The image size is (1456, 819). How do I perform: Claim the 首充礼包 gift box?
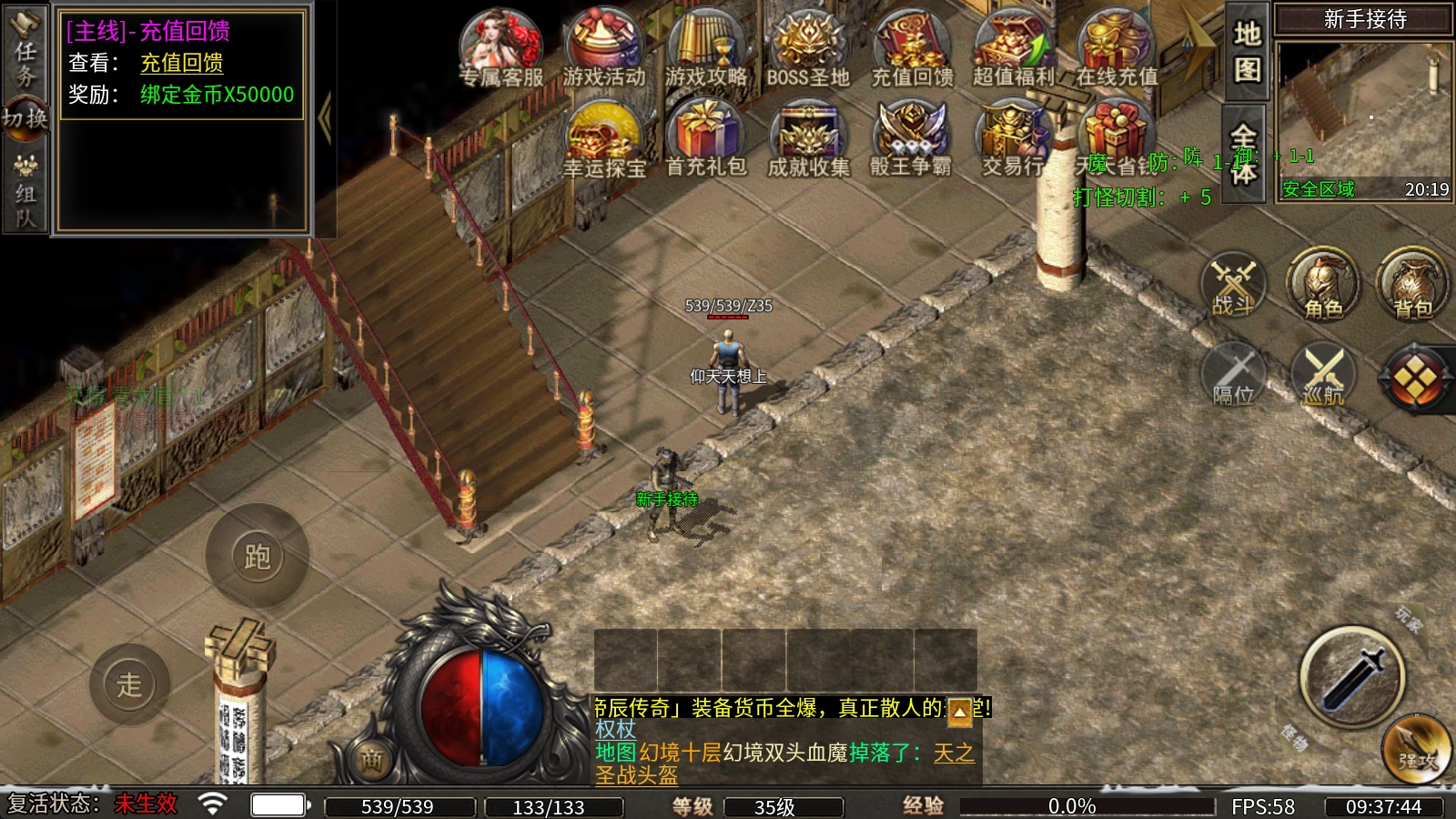[x=706, y=139]
